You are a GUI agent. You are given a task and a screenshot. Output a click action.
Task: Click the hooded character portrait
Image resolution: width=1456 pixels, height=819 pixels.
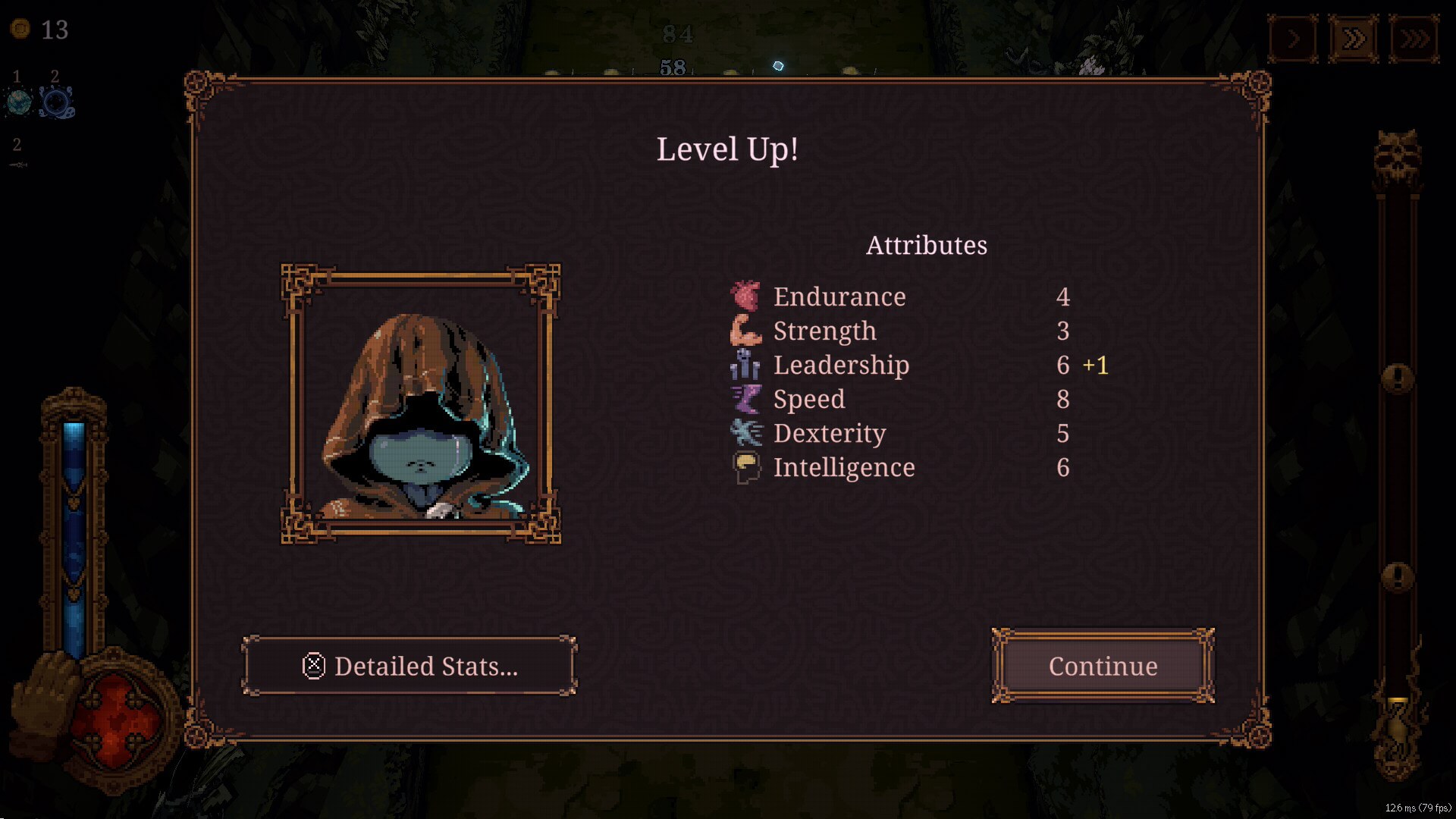coord(421,404)
